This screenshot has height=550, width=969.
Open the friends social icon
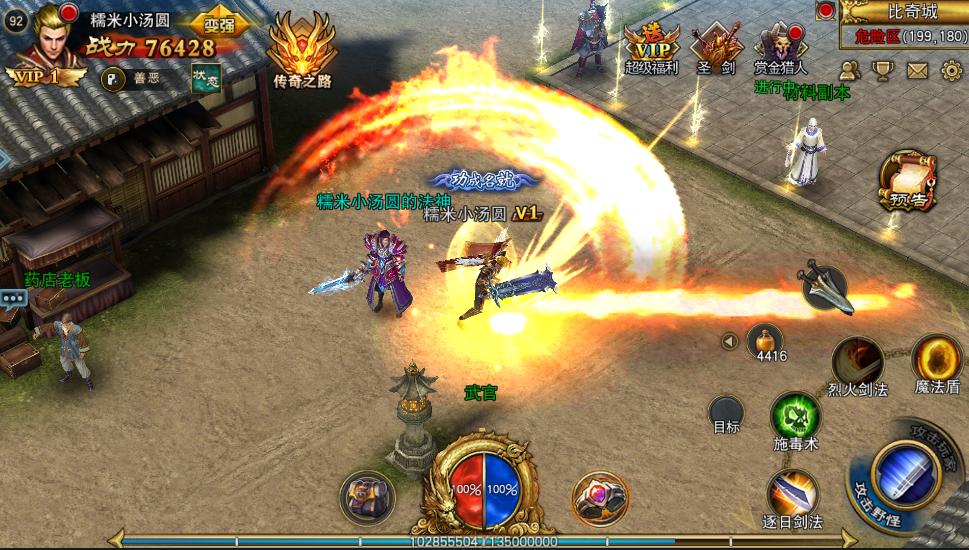tap(850, 70)
